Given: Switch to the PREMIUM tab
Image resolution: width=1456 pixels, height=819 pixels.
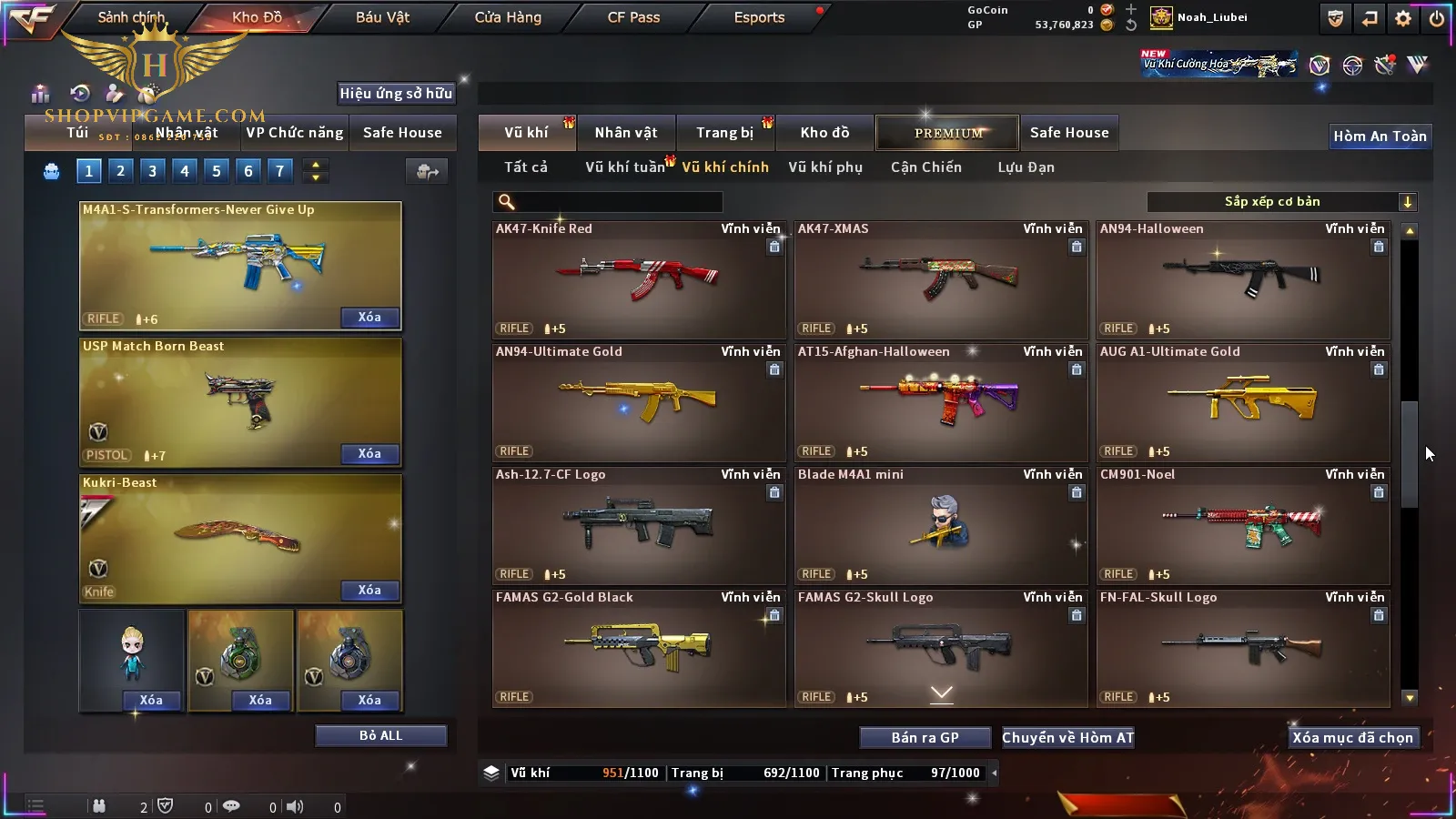Looking at the screenshot, I should tap(948, 133).
